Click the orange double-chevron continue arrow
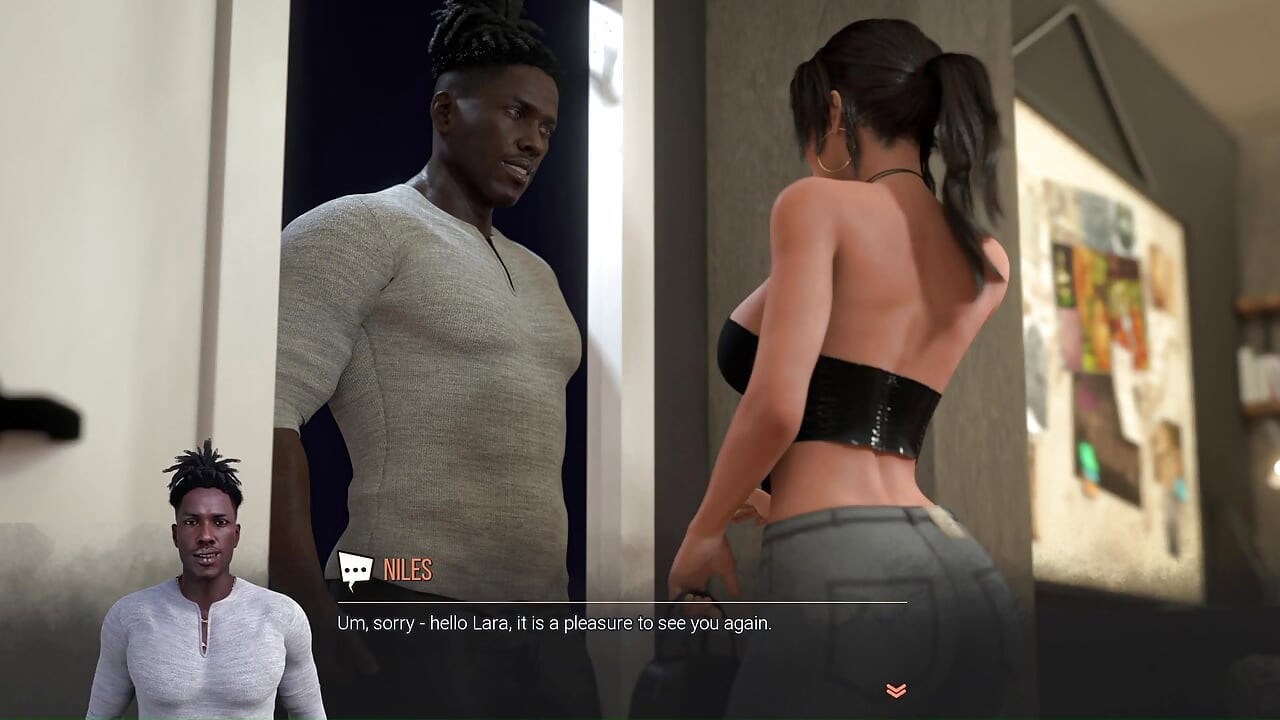Viewport: 1280px width, 720px height. tap(895, 688)
